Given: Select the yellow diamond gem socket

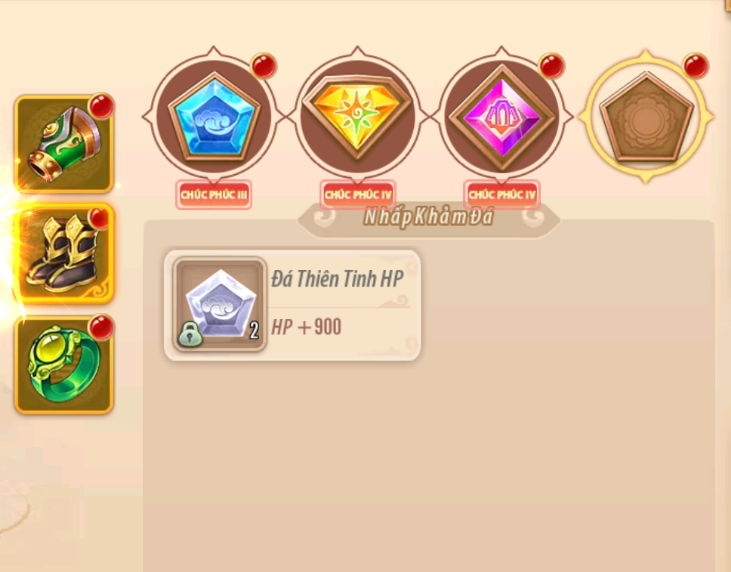Looking at the screenshot, I should click(357, 117).
